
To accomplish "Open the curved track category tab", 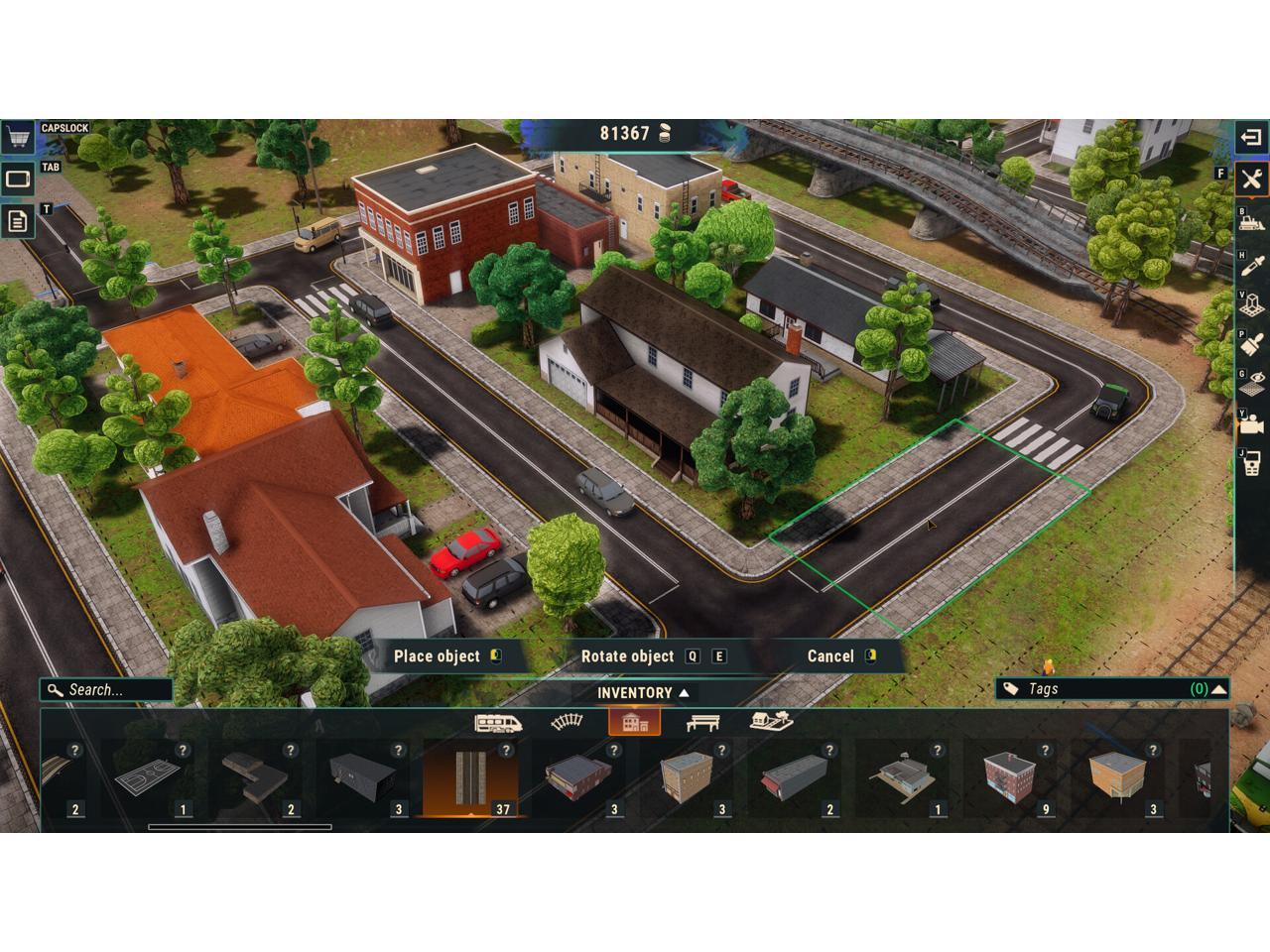I will pyautogui.click(x=567, y=722).
